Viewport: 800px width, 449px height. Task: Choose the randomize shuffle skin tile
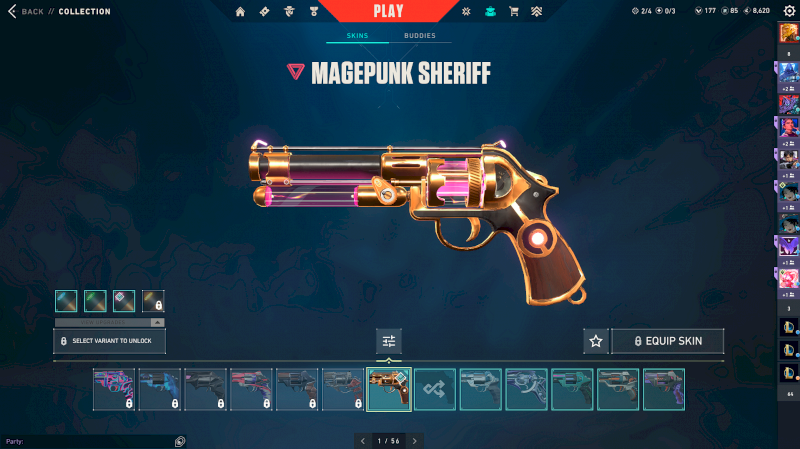click(x=435, y=389)
